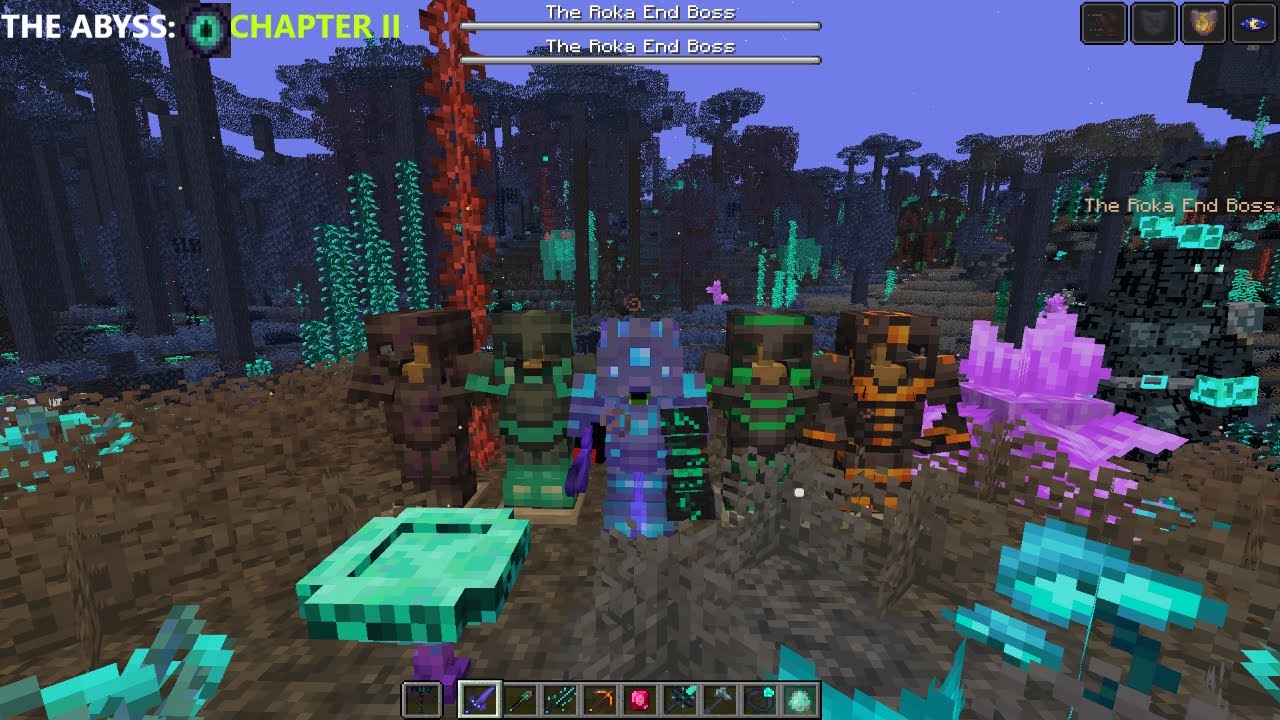Choose the teal gem ring slot
This screenshot has height=720, width=1280.
[x=760, y=699]
